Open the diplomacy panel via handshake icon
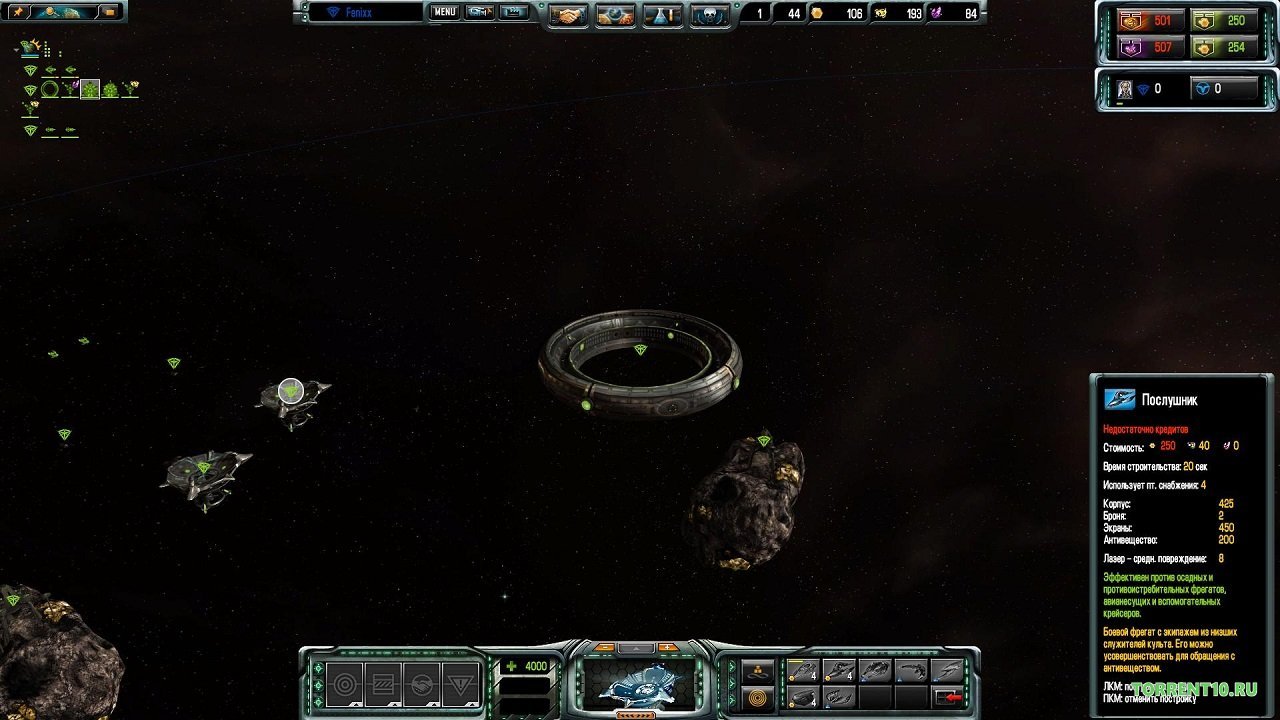Viewport: 1280px width, 720px height. (566, 13)
